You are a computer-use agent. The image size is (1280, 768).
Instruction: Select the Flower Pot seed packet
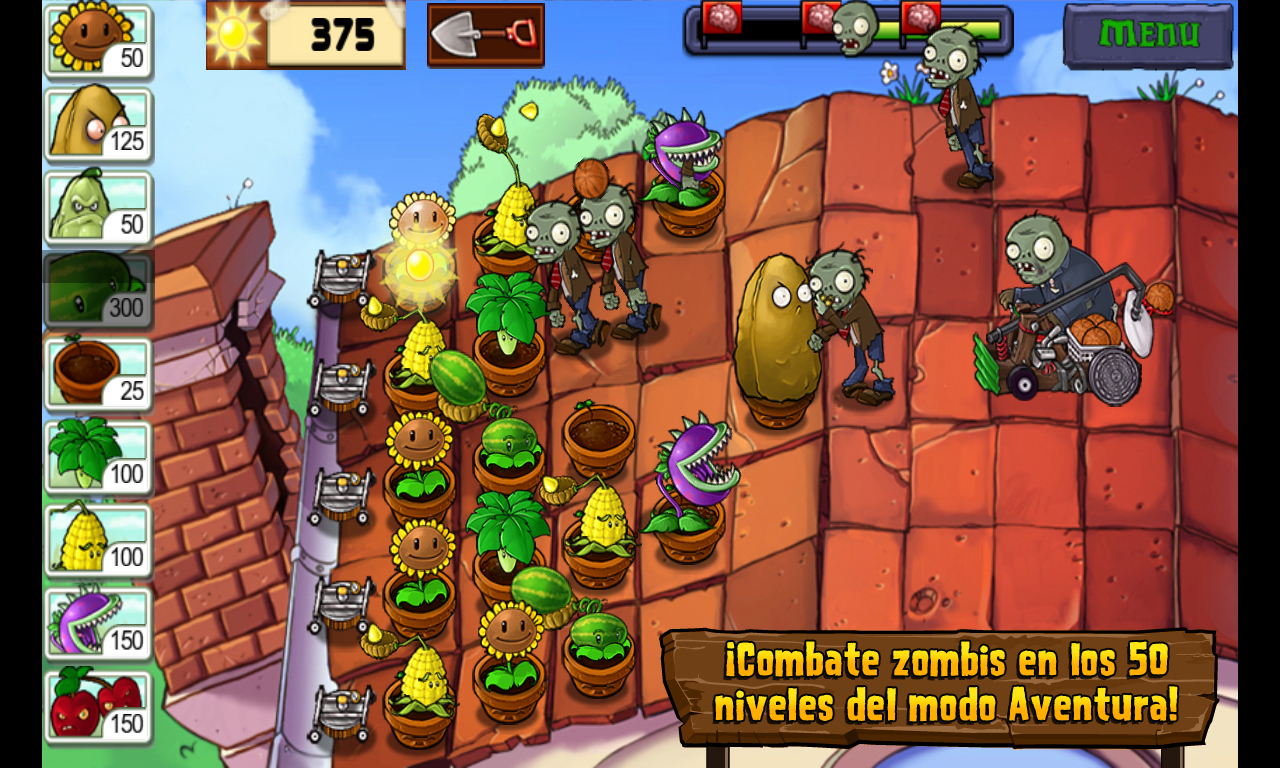pyautogui.click(x=98, y=374)
